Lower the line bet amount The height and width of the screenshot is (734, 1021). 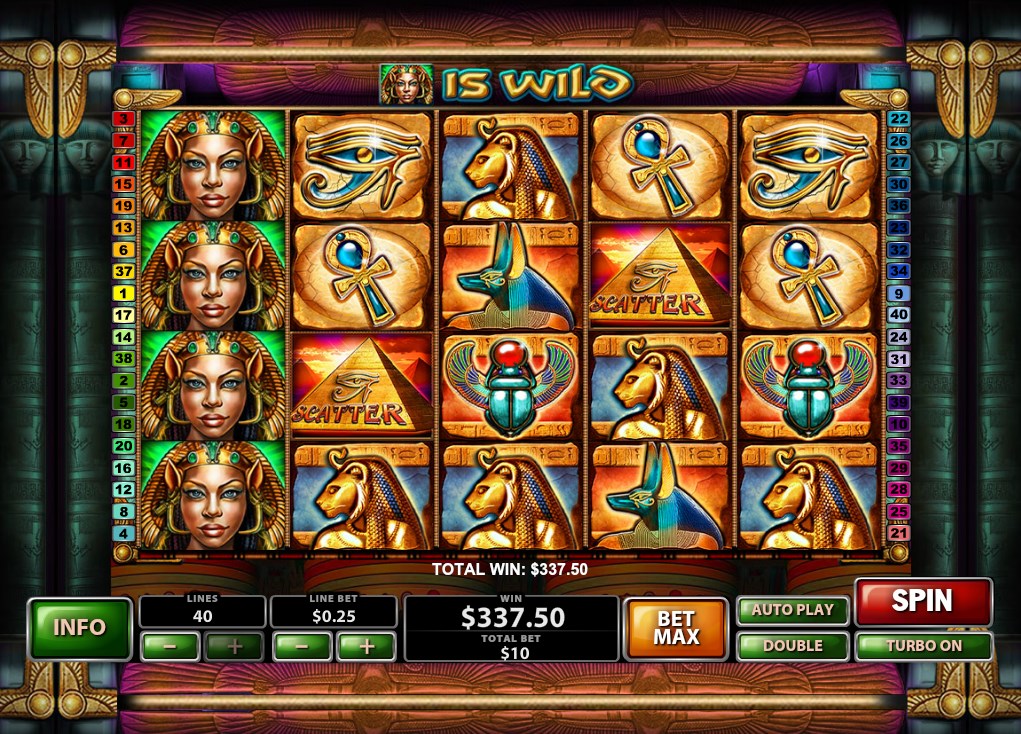301,646
